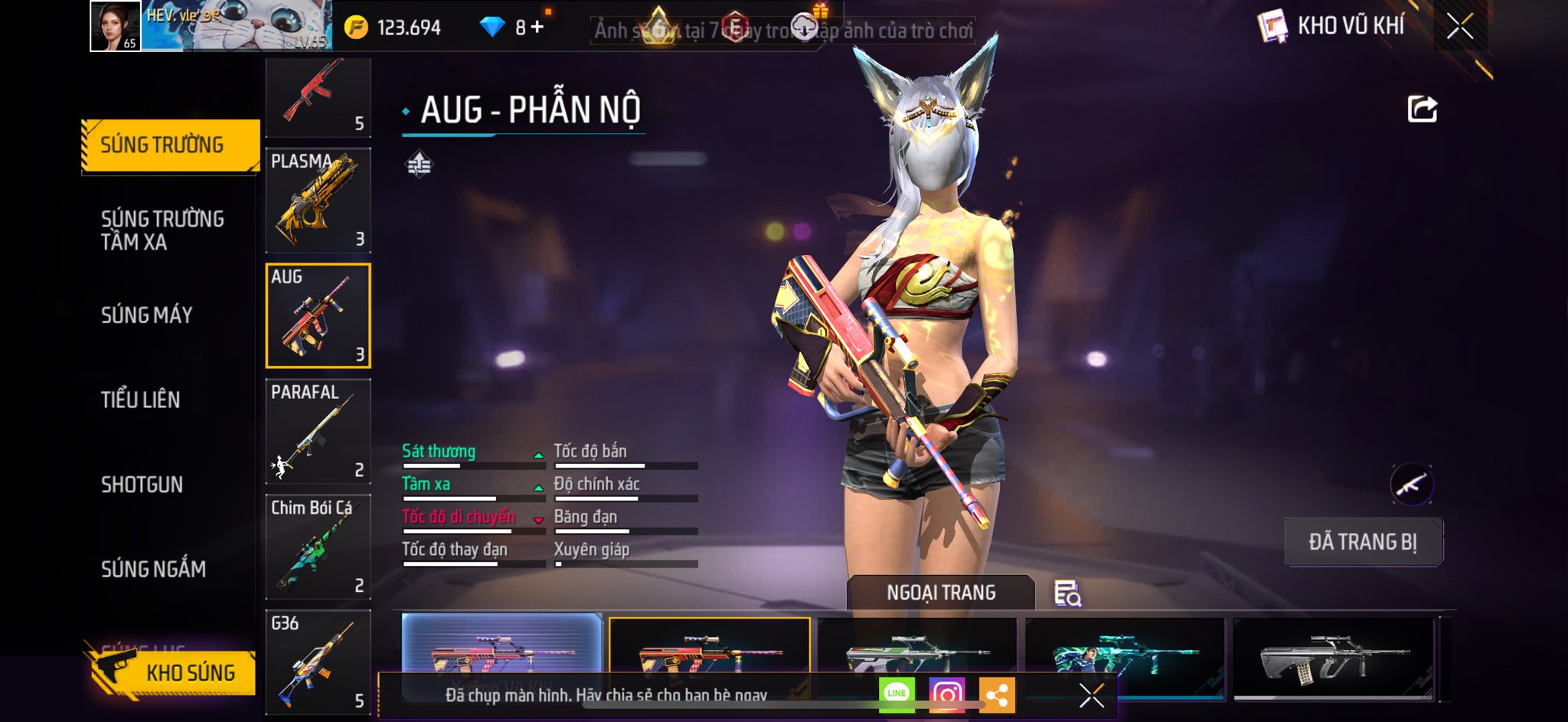Add diamonds with the plus button
Image resolution: width=1568 pixels, height=722 pixels.
(537, 28)
